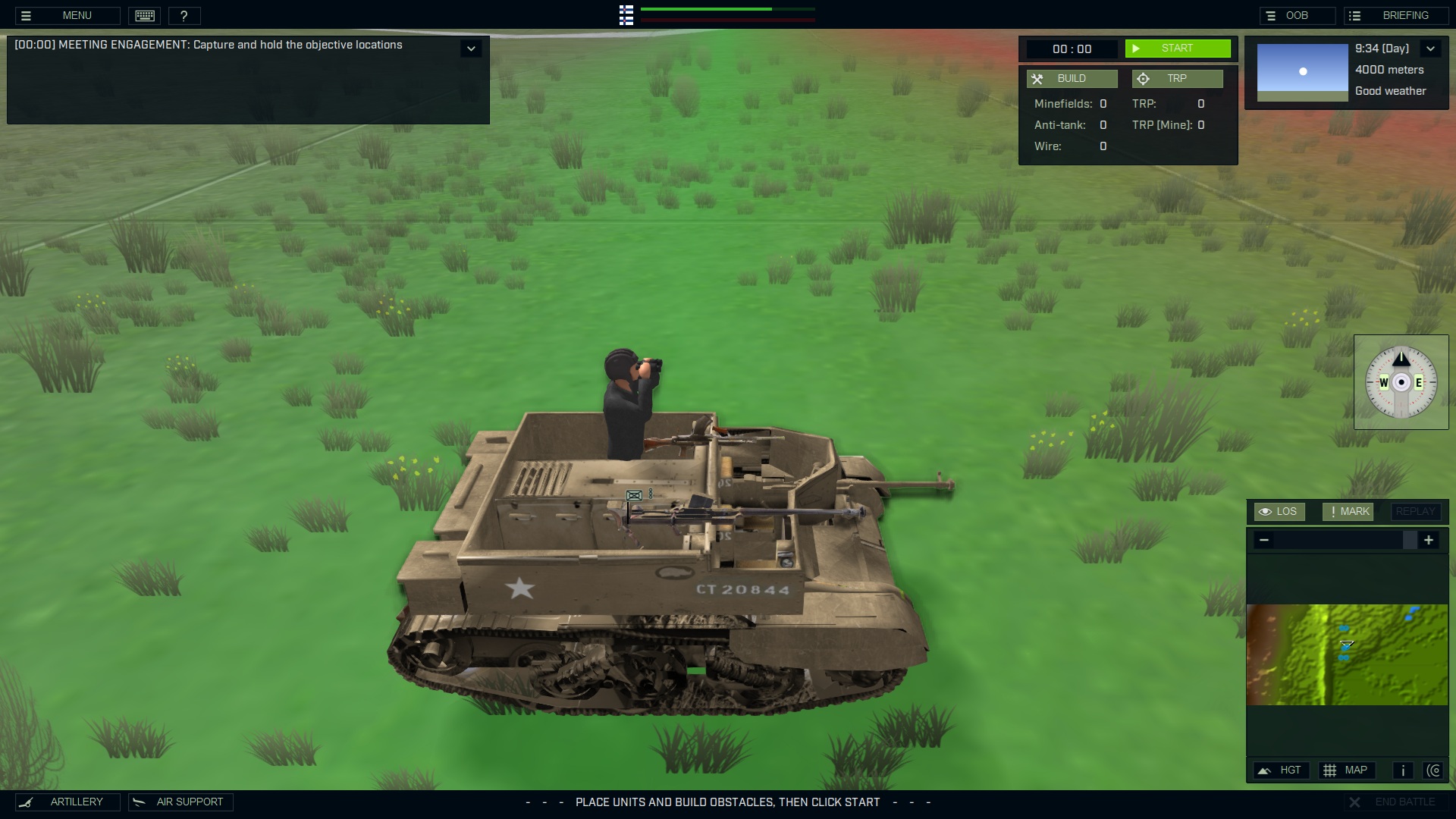The image size is (1456, 819).
Task: Toggle the LOS eye overlay
Action: 1279,511
